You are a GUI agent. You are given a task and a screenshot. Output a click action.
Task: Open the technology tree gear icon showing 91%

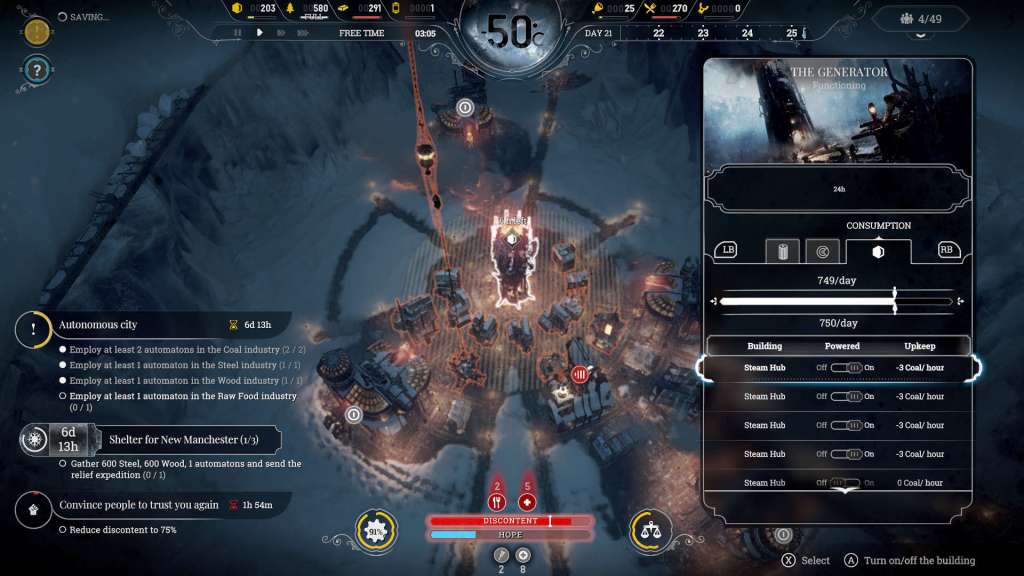click(377, 529)
